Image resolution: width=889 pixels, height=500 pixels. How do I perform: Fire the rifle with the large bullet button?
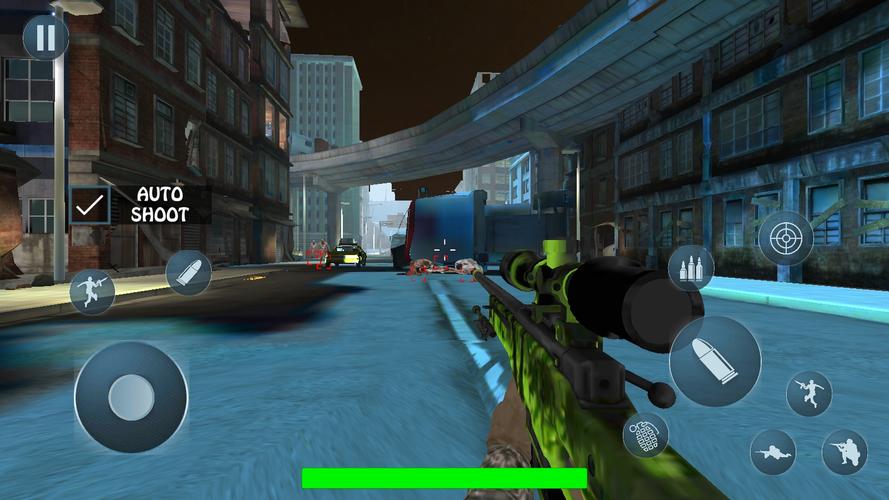714,361
